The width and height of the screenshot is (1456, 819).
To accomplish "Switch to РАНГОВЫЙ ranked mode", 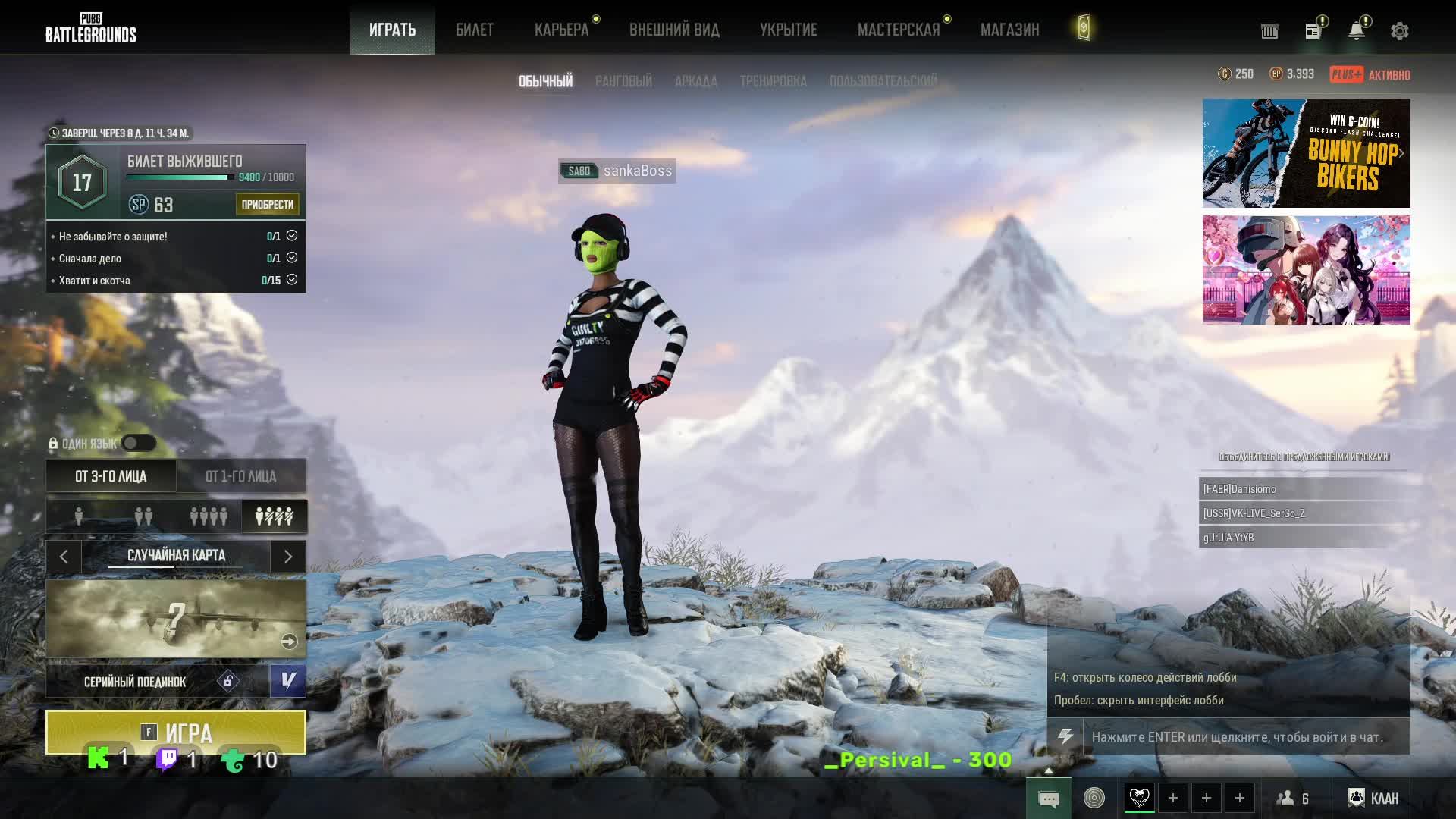I will point(623,81).
